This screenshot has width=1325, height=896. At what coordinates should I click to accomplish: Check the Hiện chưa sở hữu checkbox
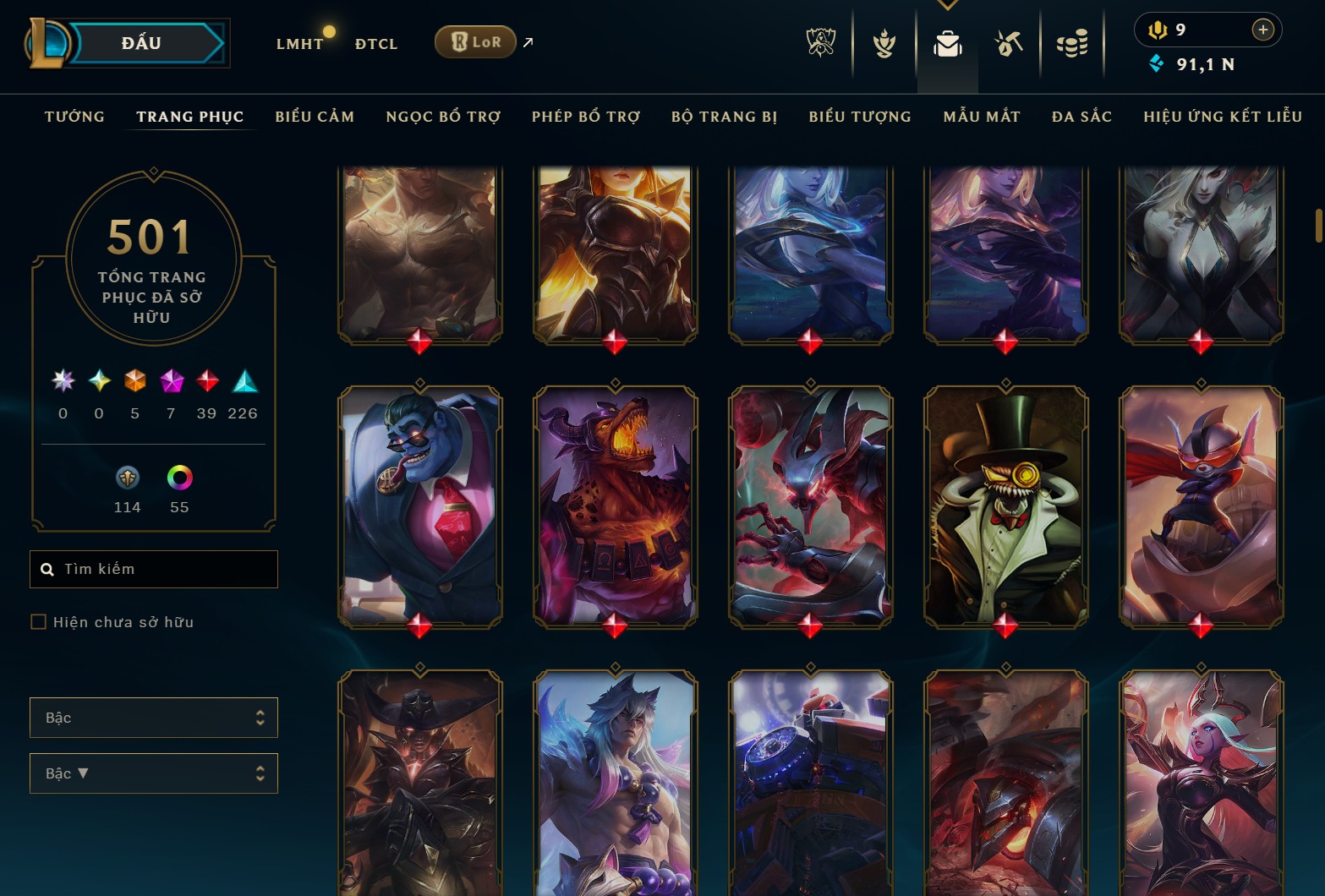[x=38, y=621]
